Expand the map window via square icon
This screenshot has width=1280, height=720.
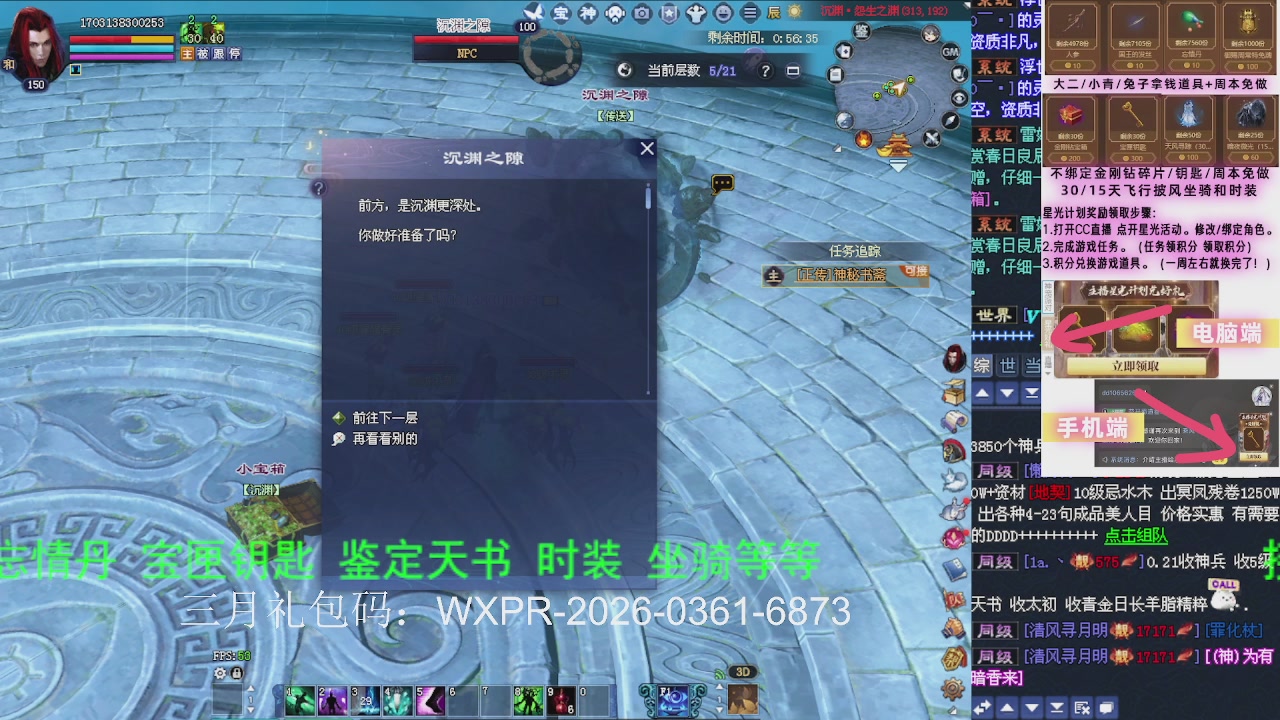tap(793, 71)
